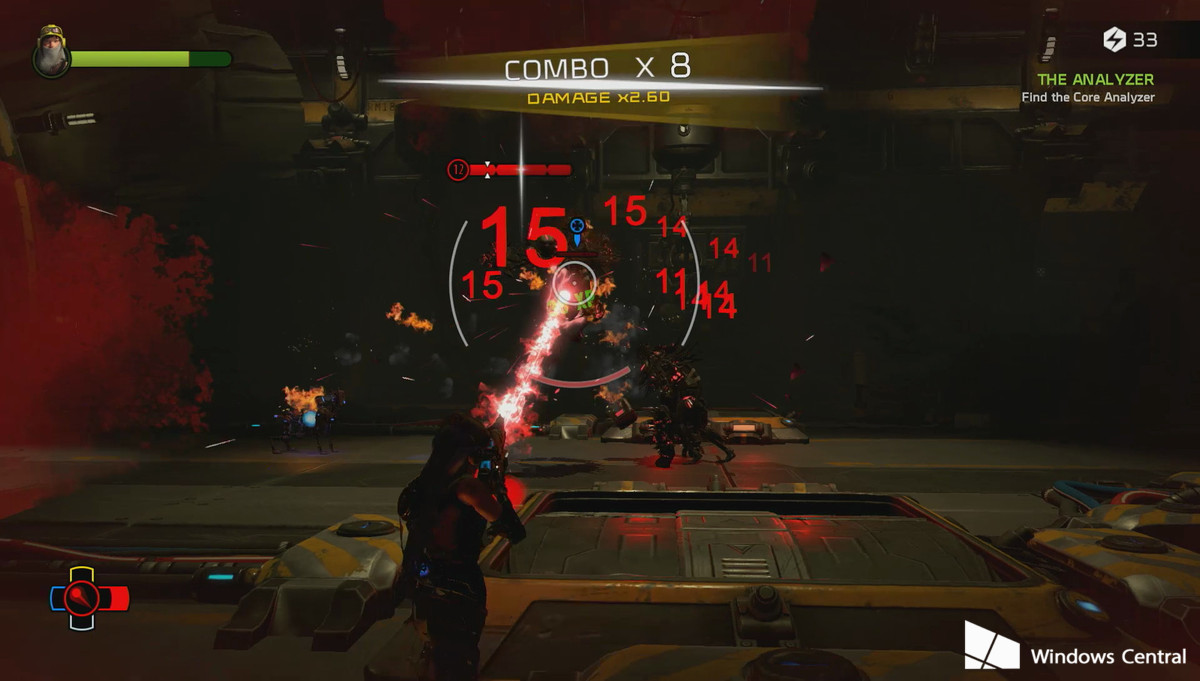
Task: Open The Analyzer objective tracker
Action: pos(1095,79)
